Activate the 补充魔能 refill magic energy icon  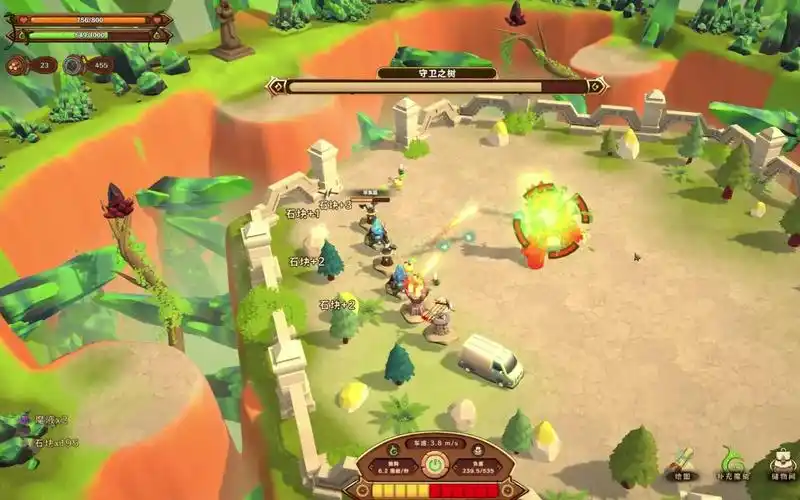tap(733, 462)
